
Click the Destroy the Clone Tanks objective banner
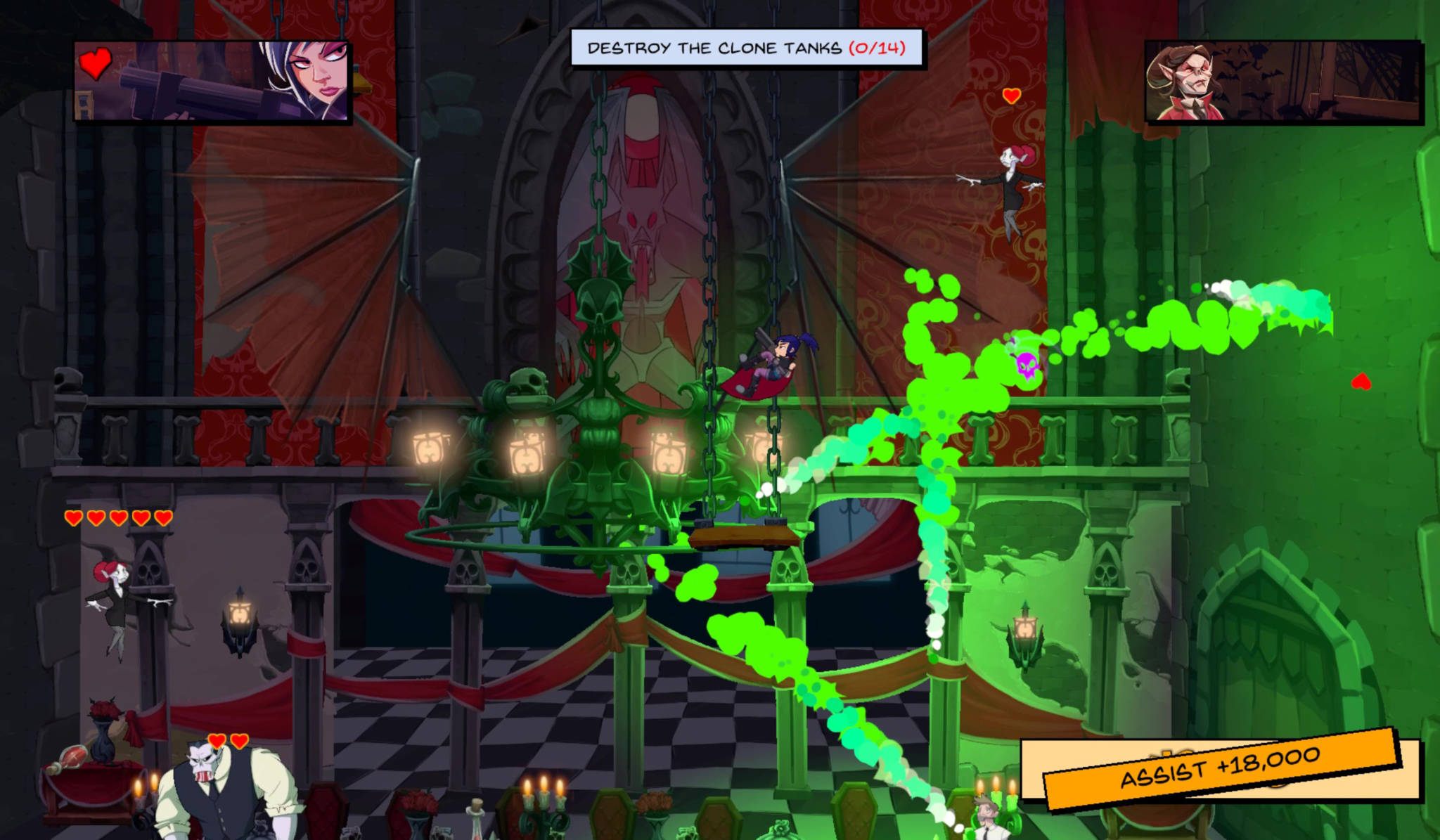point(747,48)
